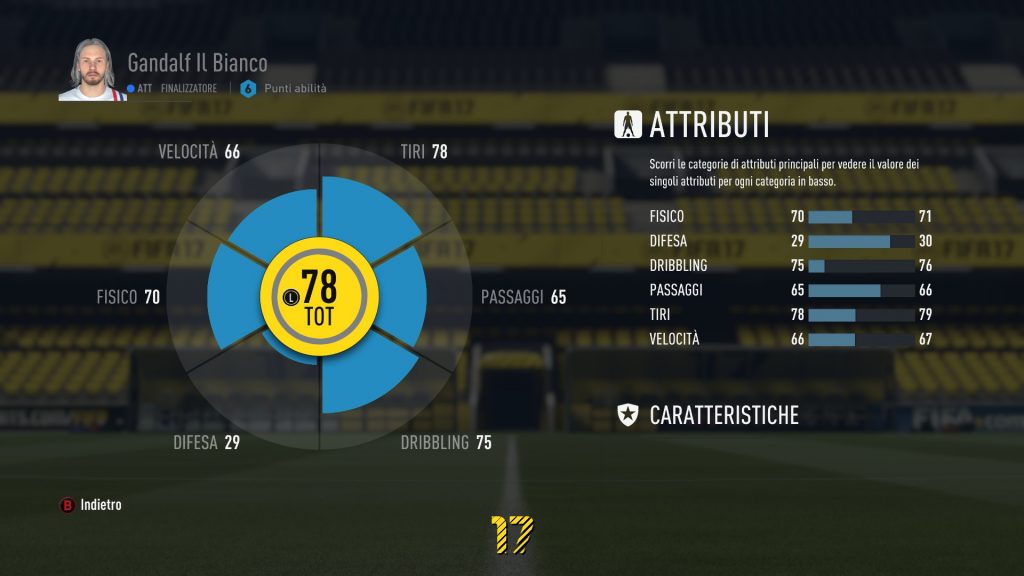Select the Passaggi 65 wheel label
The image size is (1024, 576).
[x=523, y=297]
